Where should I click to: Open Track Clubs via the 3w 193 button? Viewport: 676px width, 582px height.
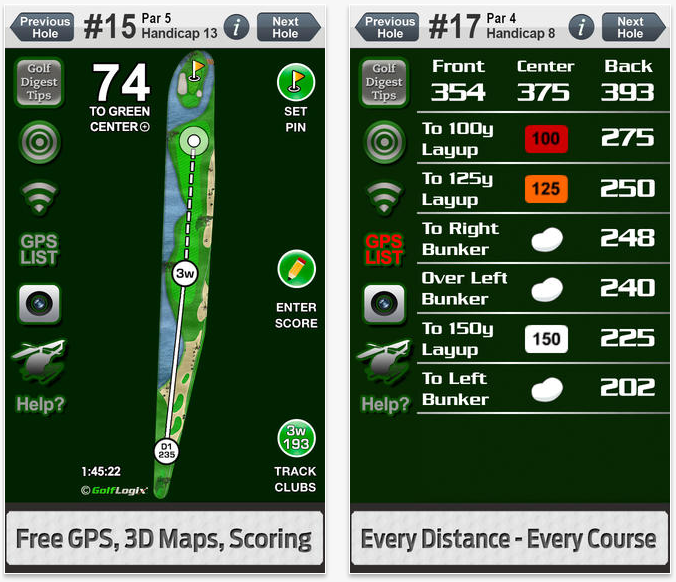pyautogui.click(x=296, y=439)
